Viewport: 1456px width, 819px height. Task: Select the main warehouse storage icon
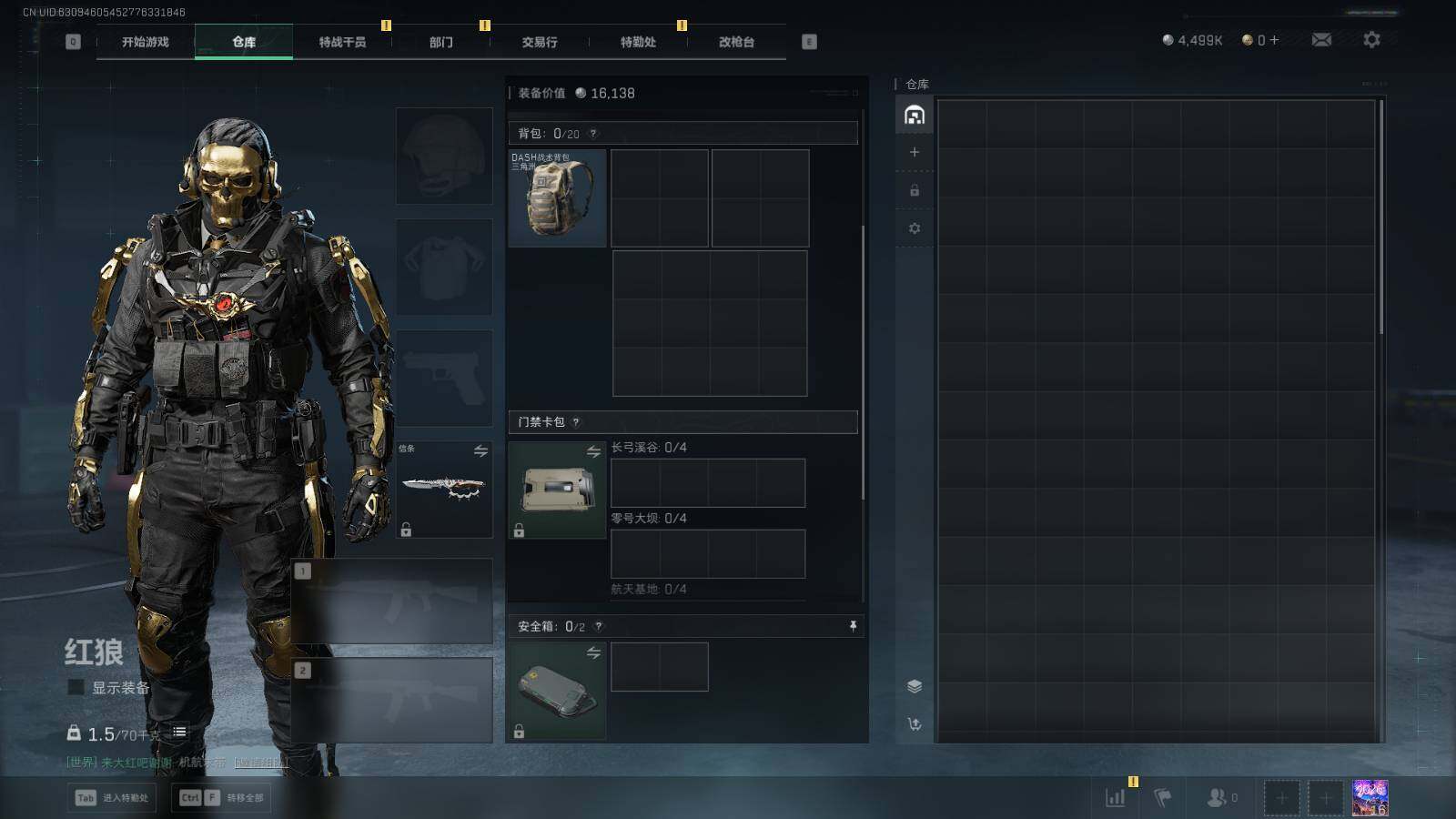point(915,116)
